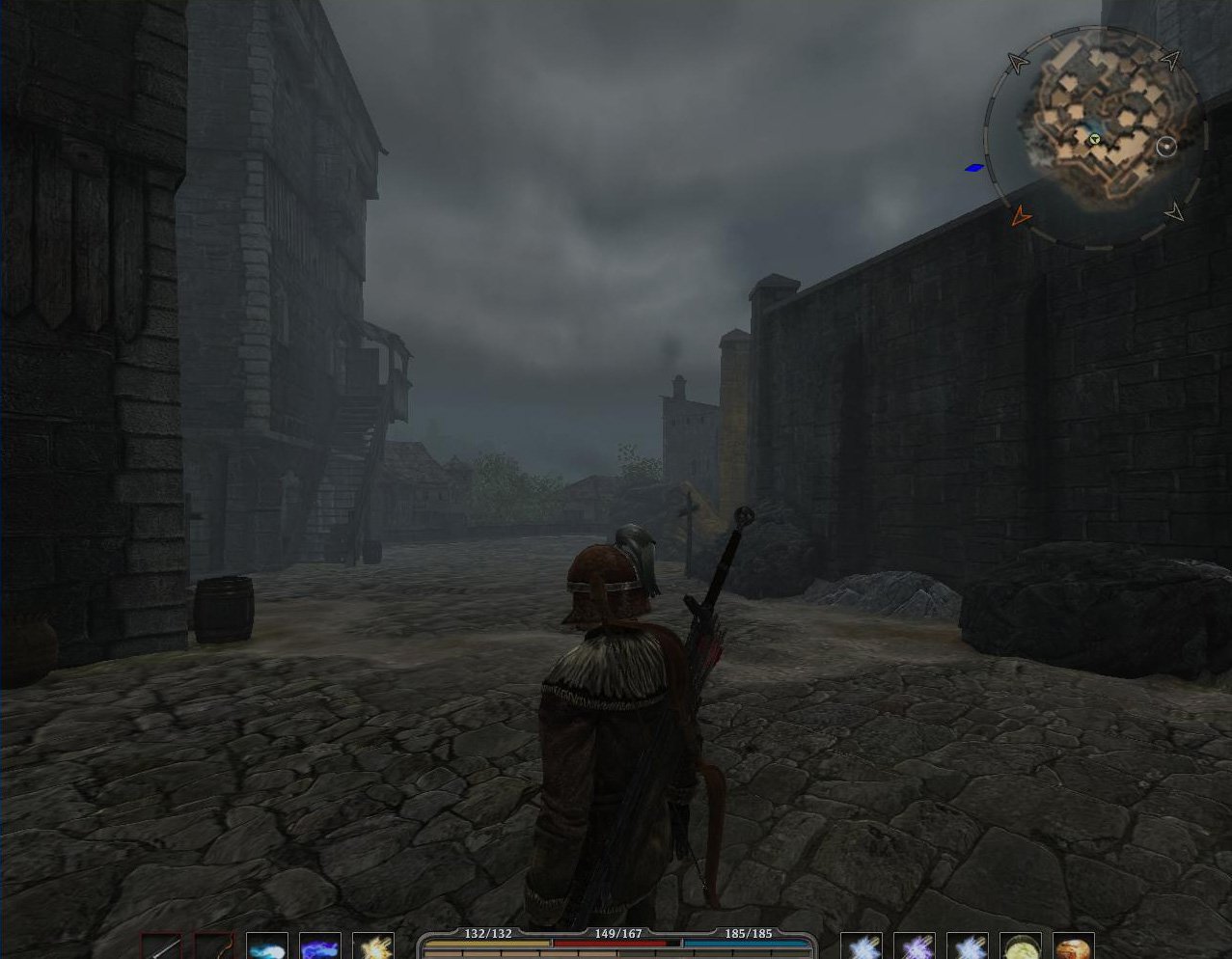Screen dimensions: 1232x959
Task: Click the orange arrow on minimap rim
Action: (x=1020, y=216)
